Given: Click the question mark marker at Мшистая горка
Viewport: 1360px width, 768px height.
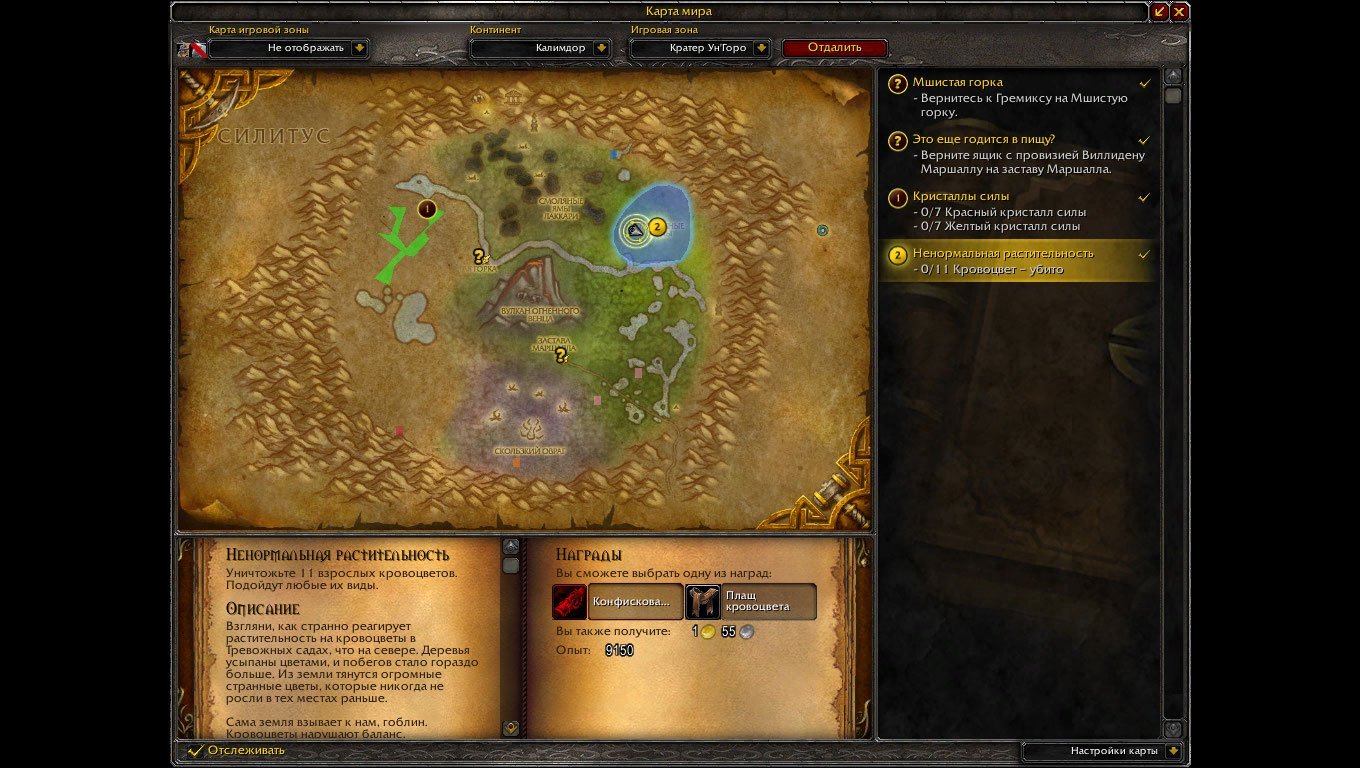Looking at the screenshot, I should point(479,257).
